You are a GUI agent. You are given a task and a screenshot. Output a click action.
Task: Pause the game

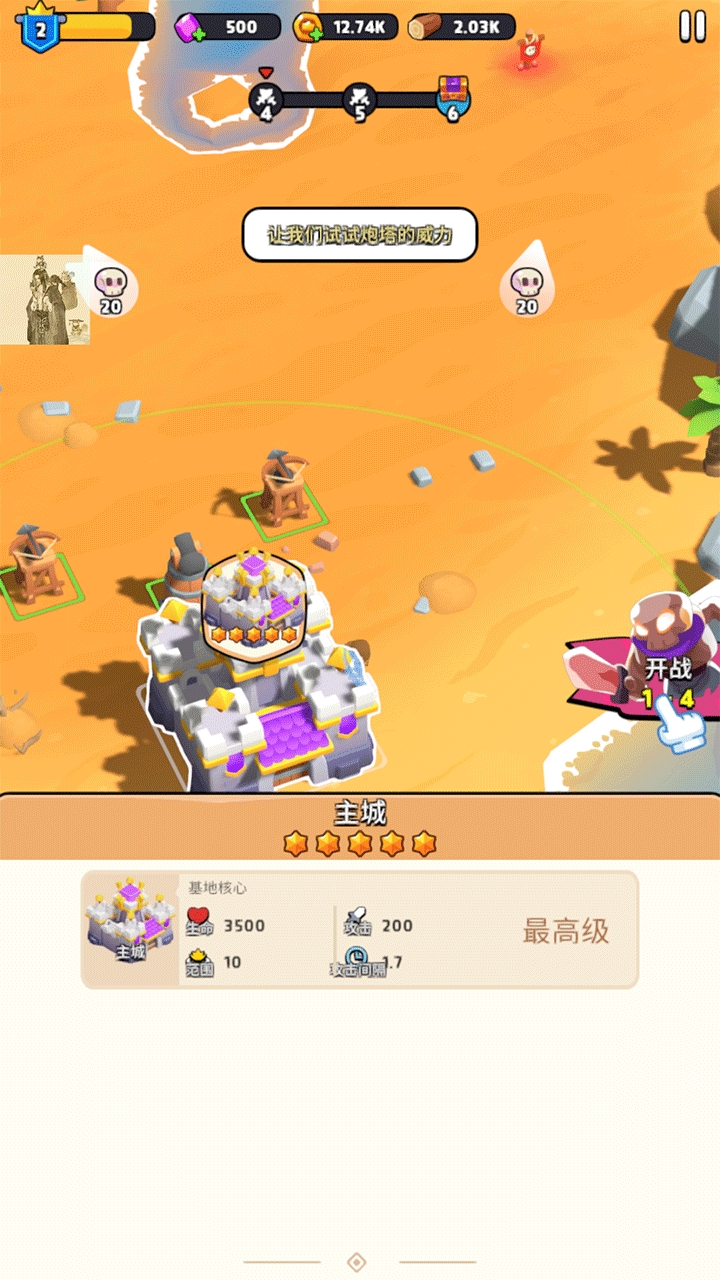[x=692, y=27]
